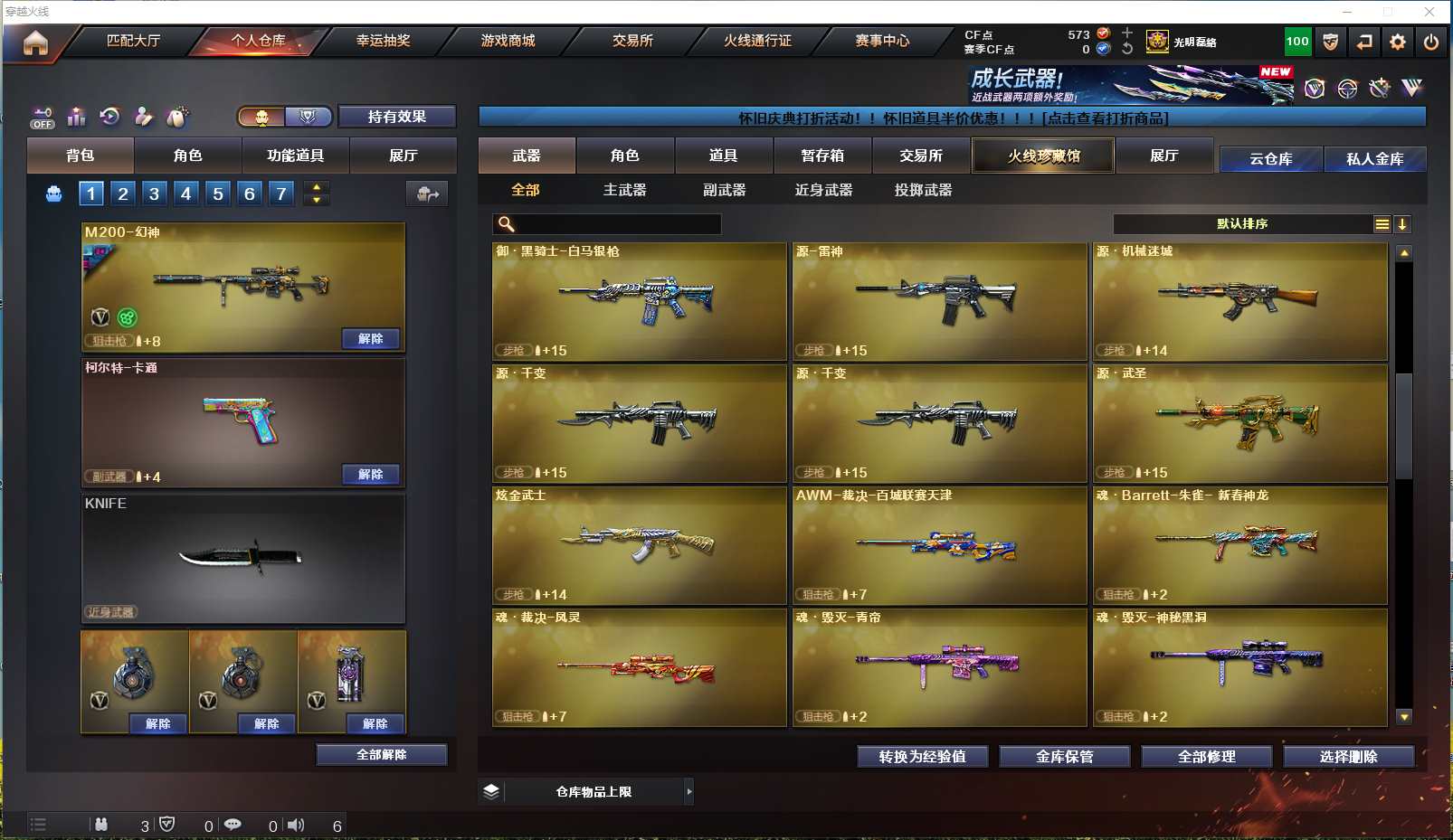Choose the 魂·毁灭-青帝 sniper tile

pos(939,667)
